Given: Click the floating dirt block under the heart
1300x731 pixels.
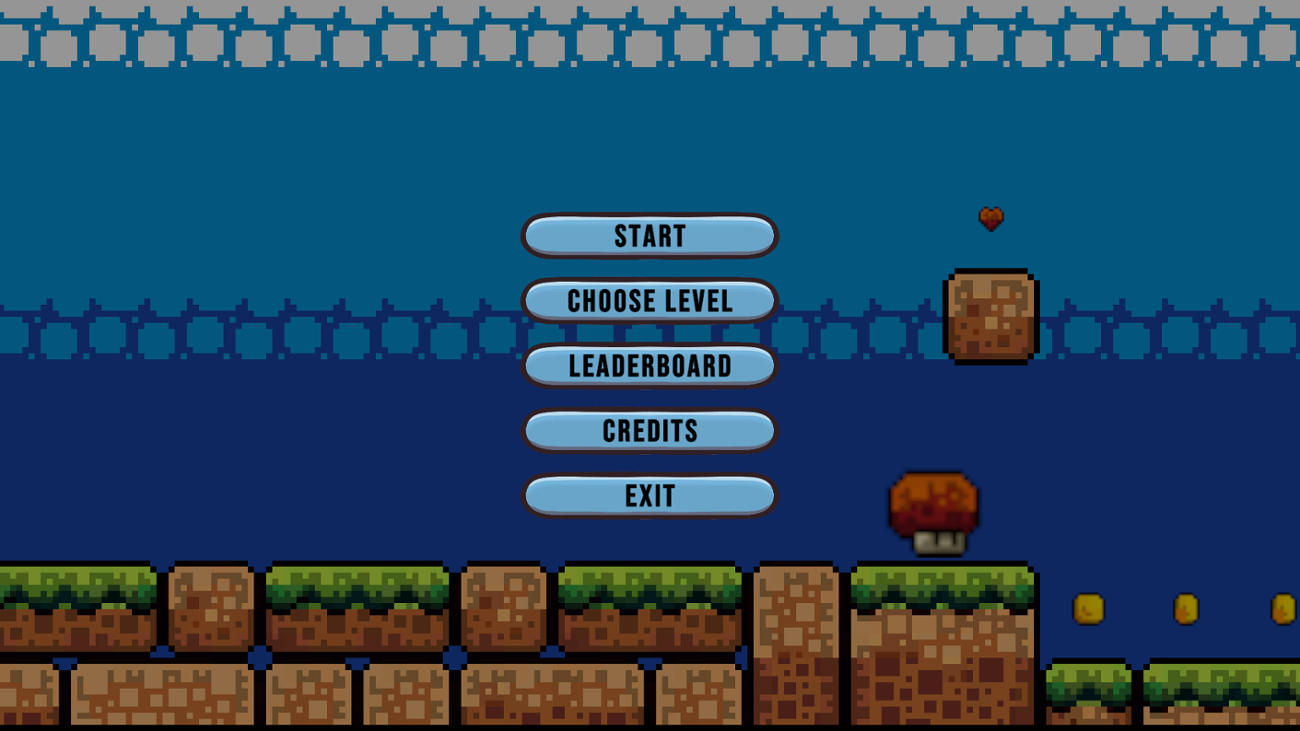Looking at the screenshot, I should [x=991, y=315].
